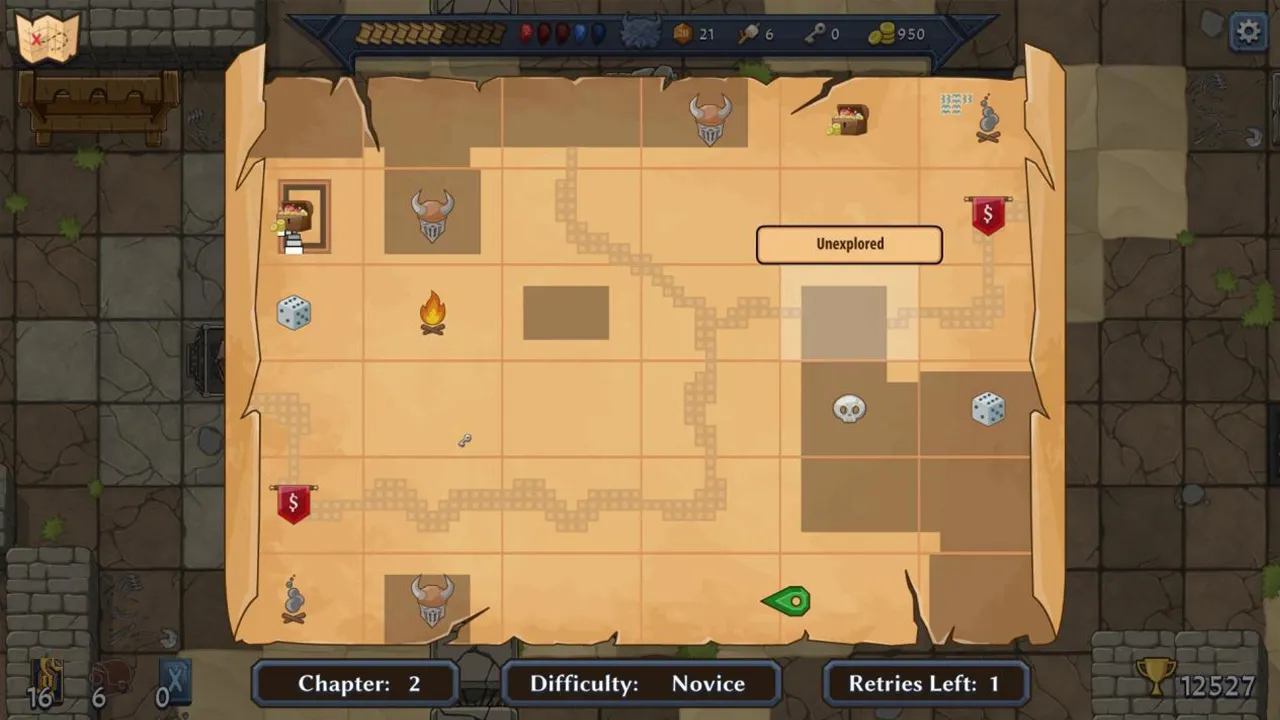The height and width of the screenshot is (720, 1280).
Task: Select the trophy score showing 12527
Action: click(x=1200, y=684)
